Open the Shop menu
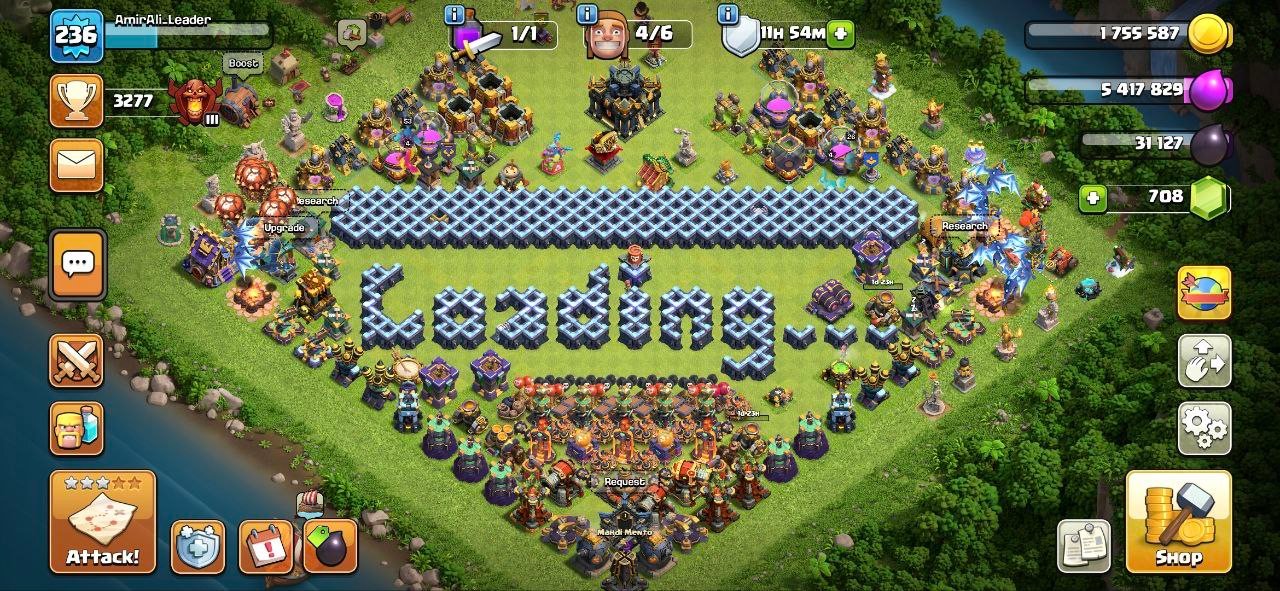Viewport: 1280px width, 591px height. click(1177, 521)
